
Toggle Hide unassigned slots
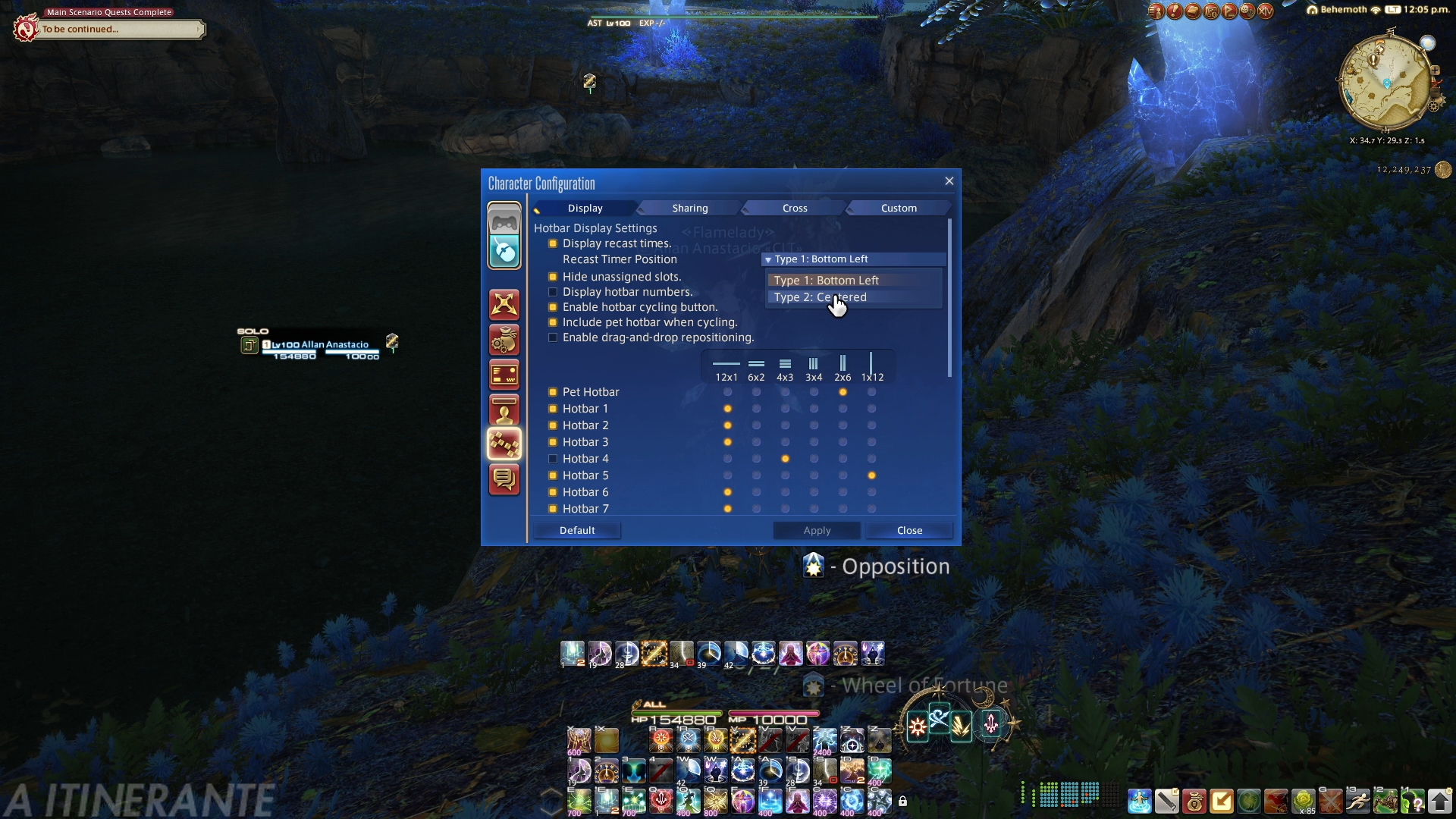coord(553,277)
